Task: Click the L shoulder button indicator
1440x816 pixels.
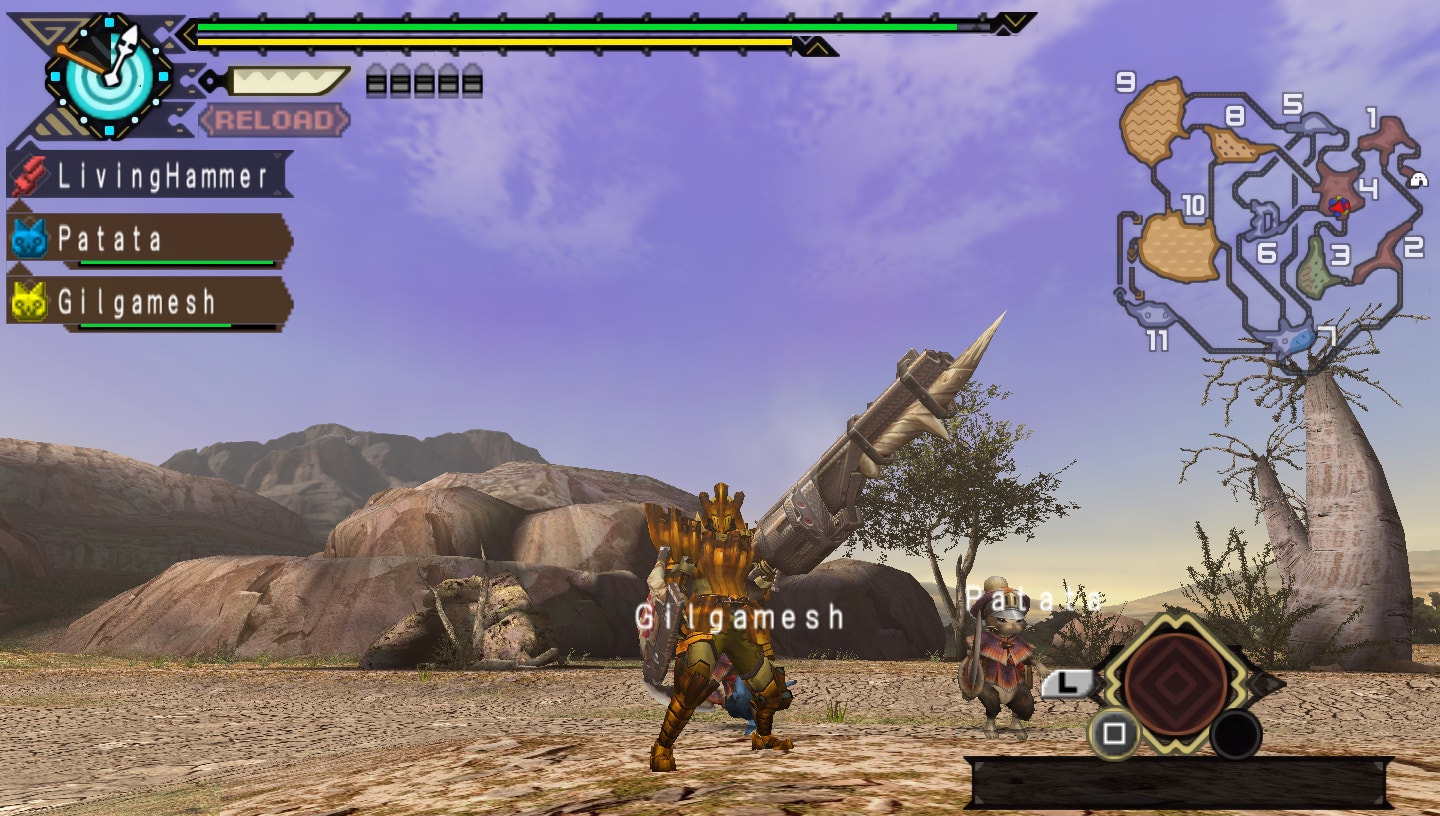Action: click(x=1069, y=682)
